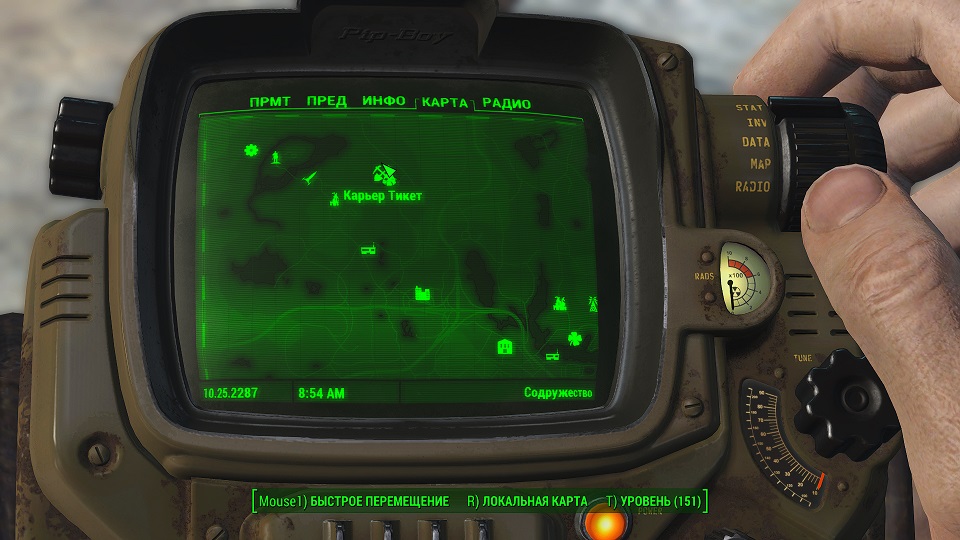
Task: Select the Карьер Тикет quarry marker
Action: (x=334, y=198)
